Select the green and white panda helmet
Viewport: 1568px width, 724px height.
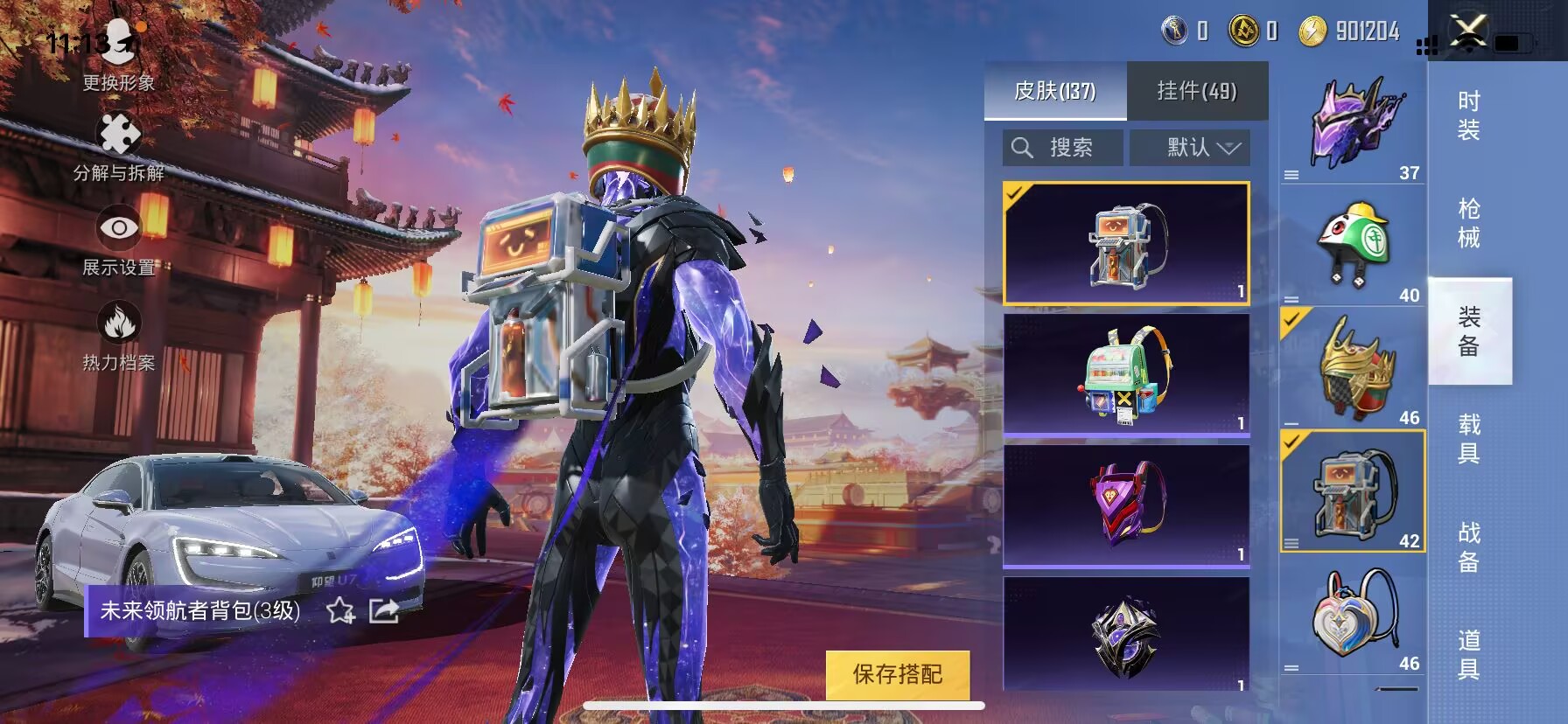click(1353, 247)
